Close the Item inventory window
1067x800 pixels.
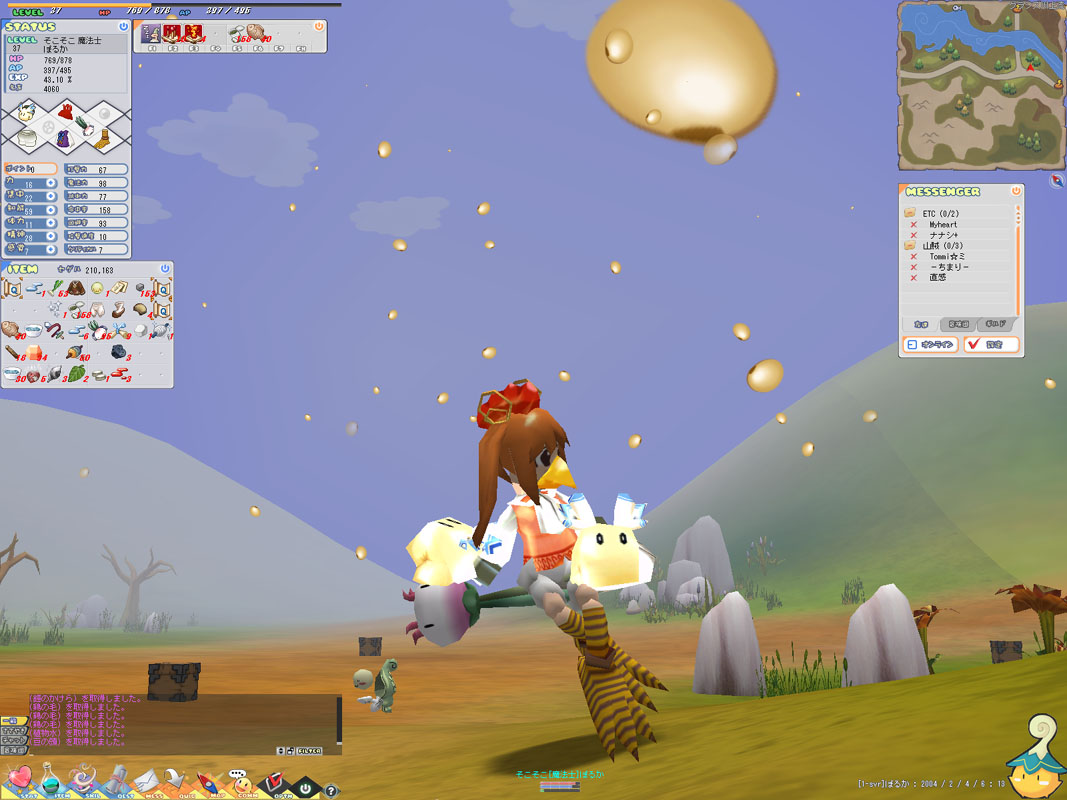[165, 269]
